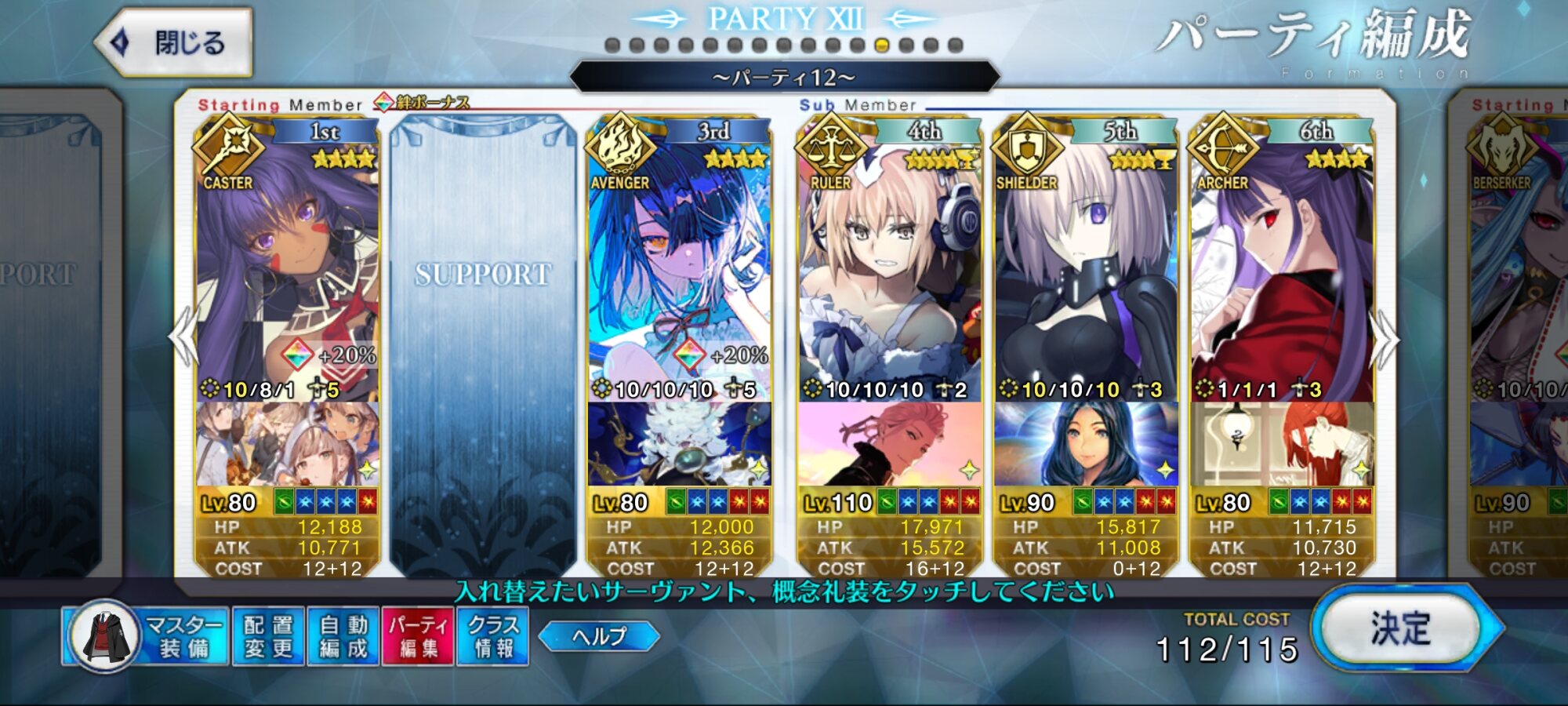Screen dimensions: 1568x706
Task: Change the craft essence under the Avenger
Action: (x=679, y=444)
